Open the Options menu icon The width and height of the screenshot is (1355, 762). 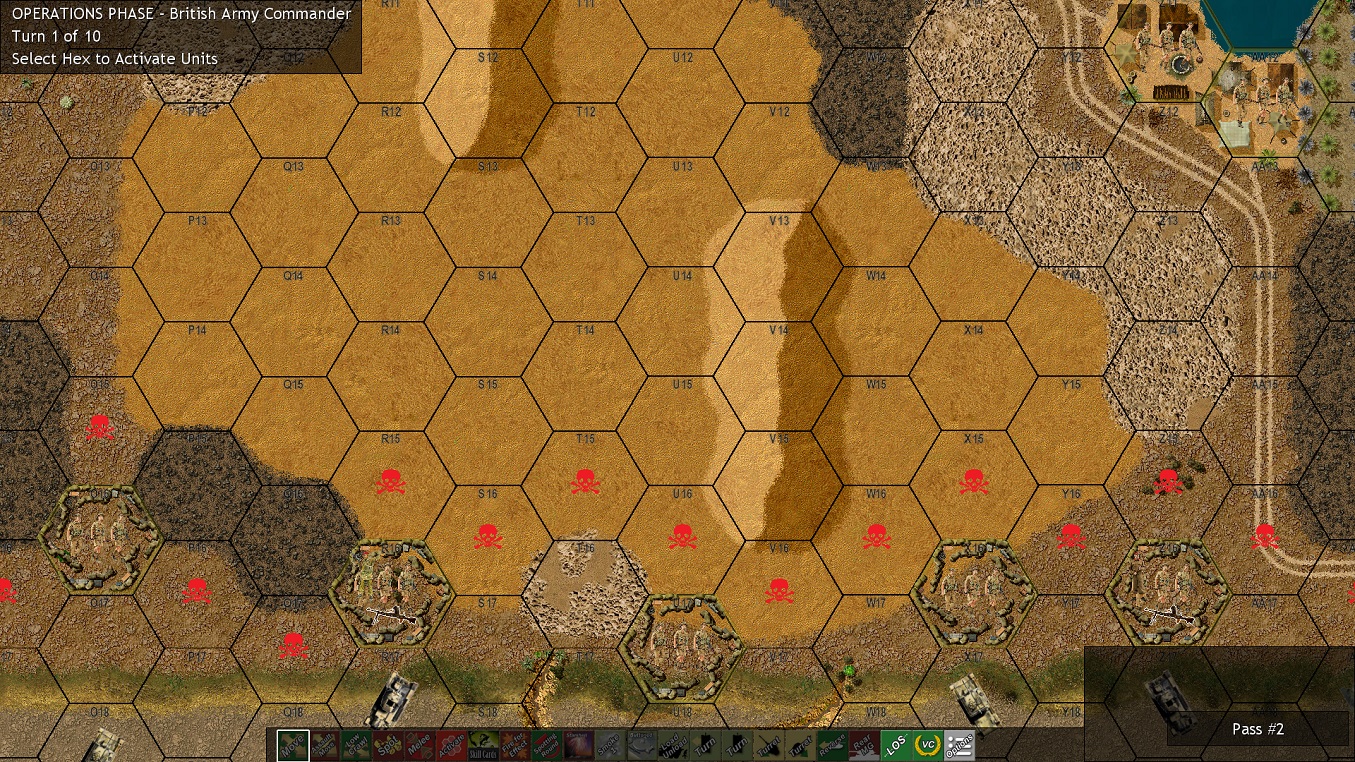pyautogui.click(x=959, y=744)
